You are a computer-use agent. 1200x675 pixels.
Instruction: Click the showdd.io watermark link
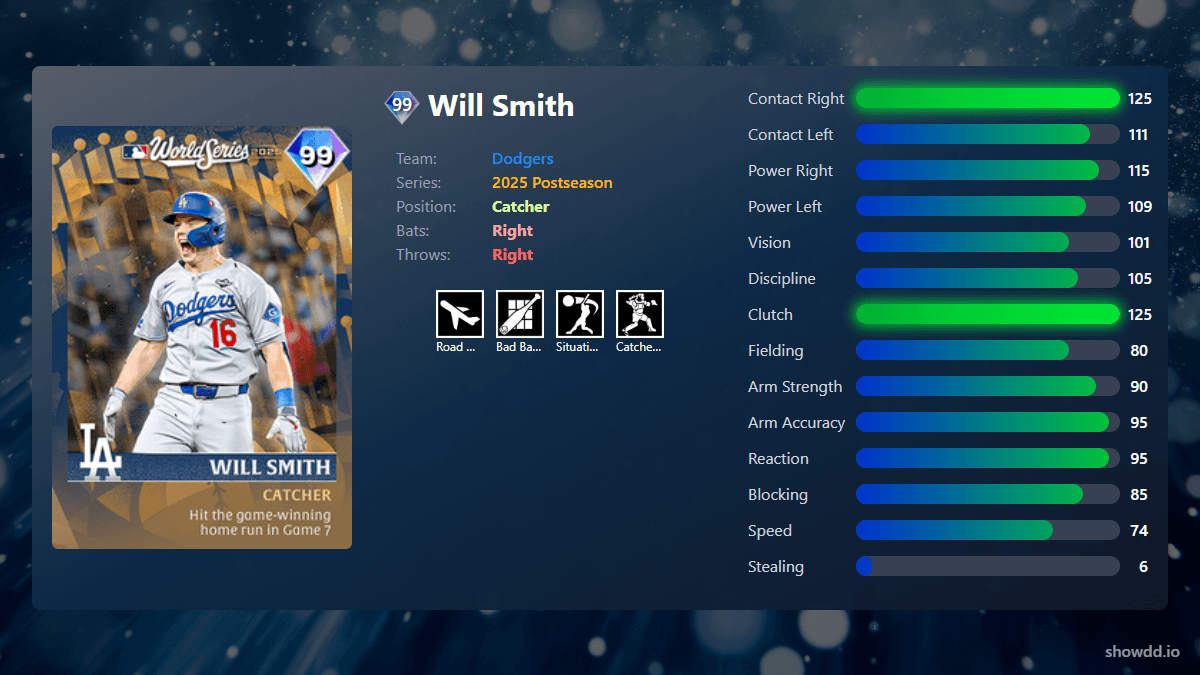point(1142,651)
